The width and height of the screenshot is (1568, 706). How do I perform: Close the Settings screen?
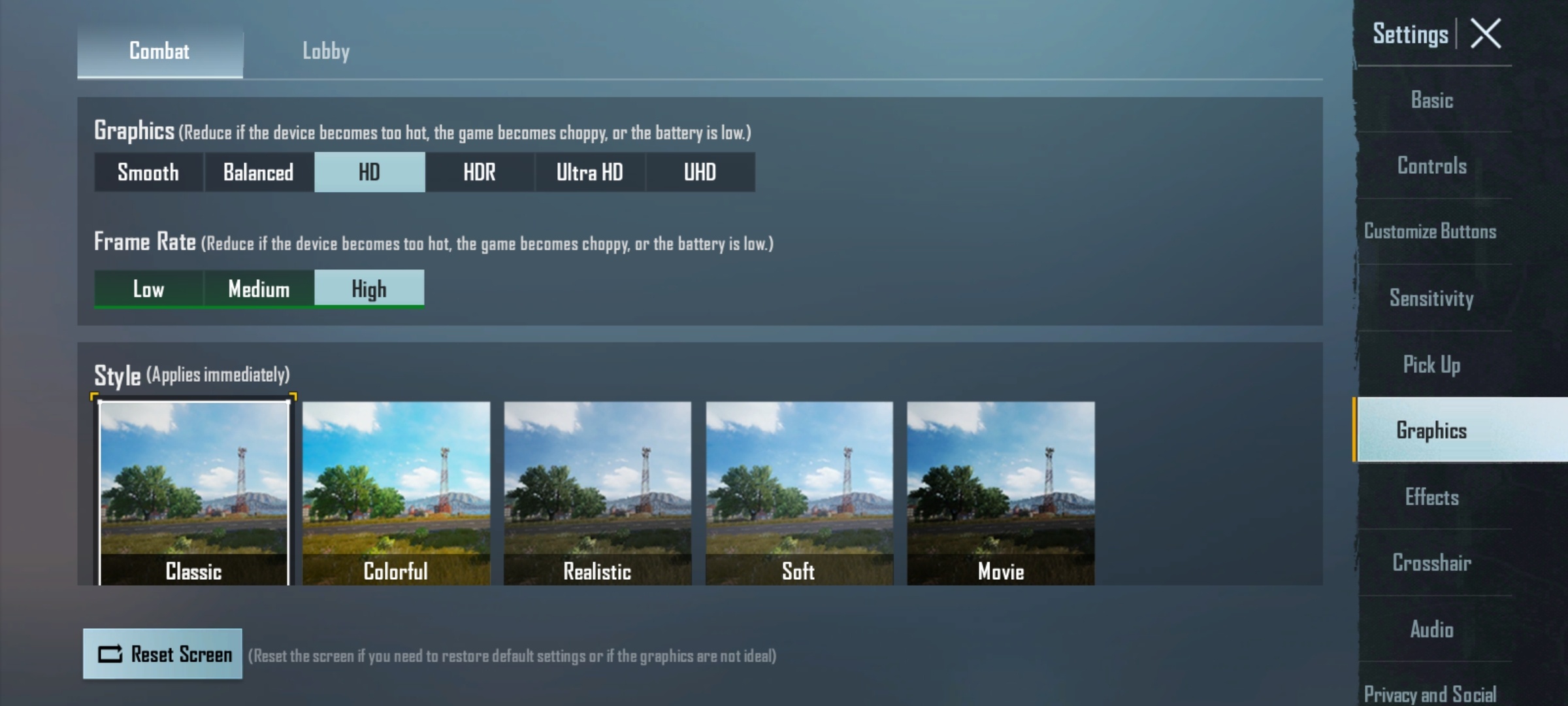(1486, 34)
